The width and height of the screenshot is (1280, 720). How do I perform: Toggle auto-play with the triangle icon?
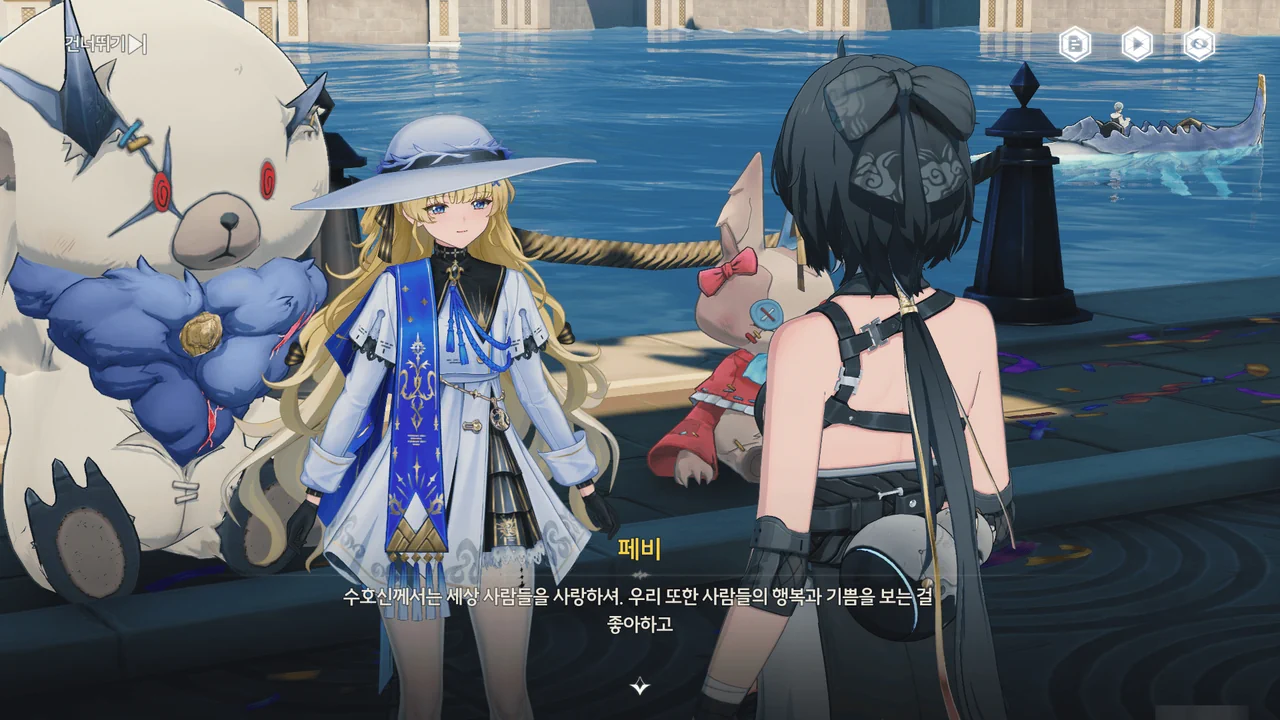[x=1137, y=44]
